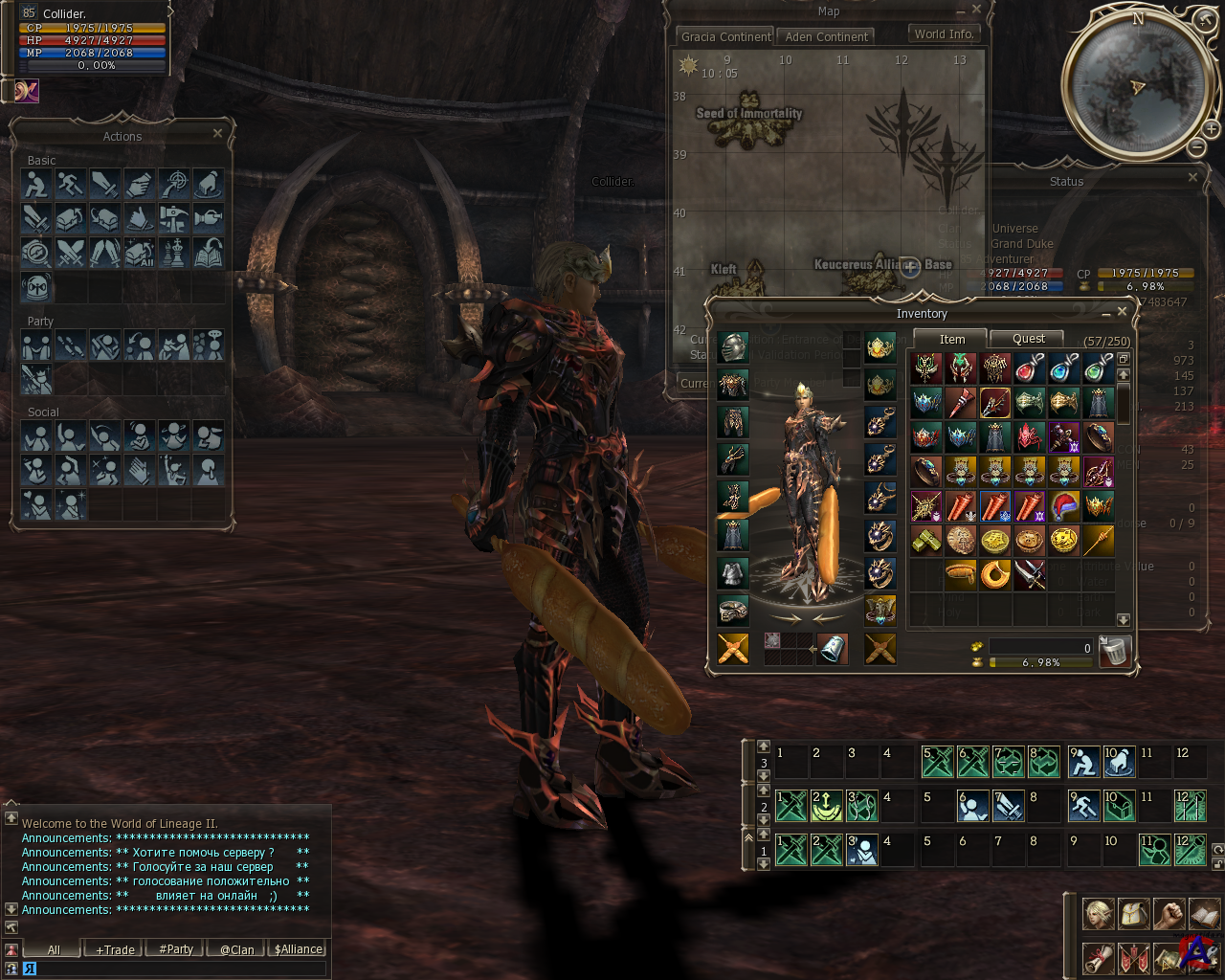This screenshot has height=980, width=1225.
Task: Select the @Clan chat tab
Action: click(x=237, y=949)
